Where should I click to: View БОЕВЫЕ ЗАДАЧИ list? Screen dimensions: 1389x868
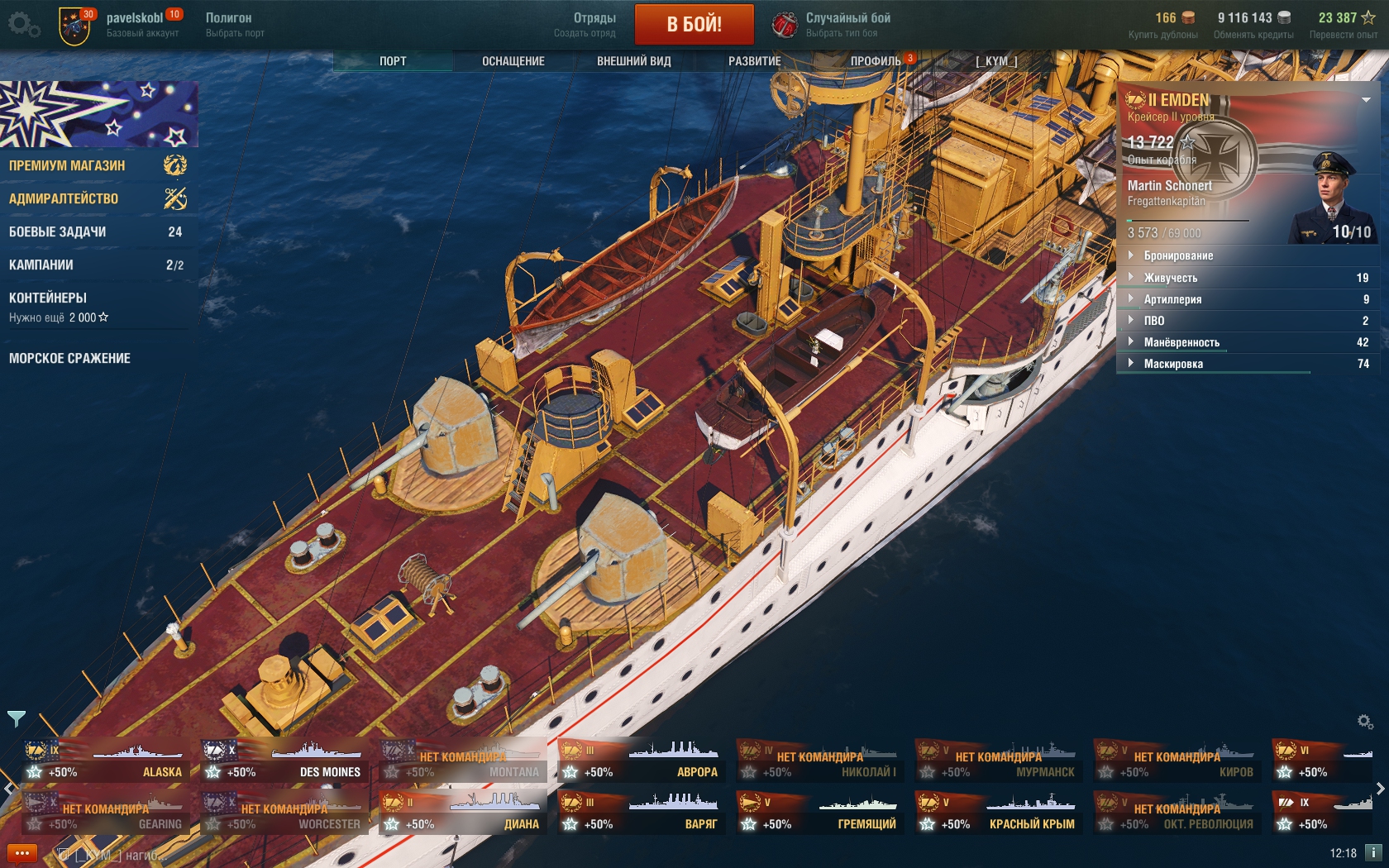pos(58,231)
